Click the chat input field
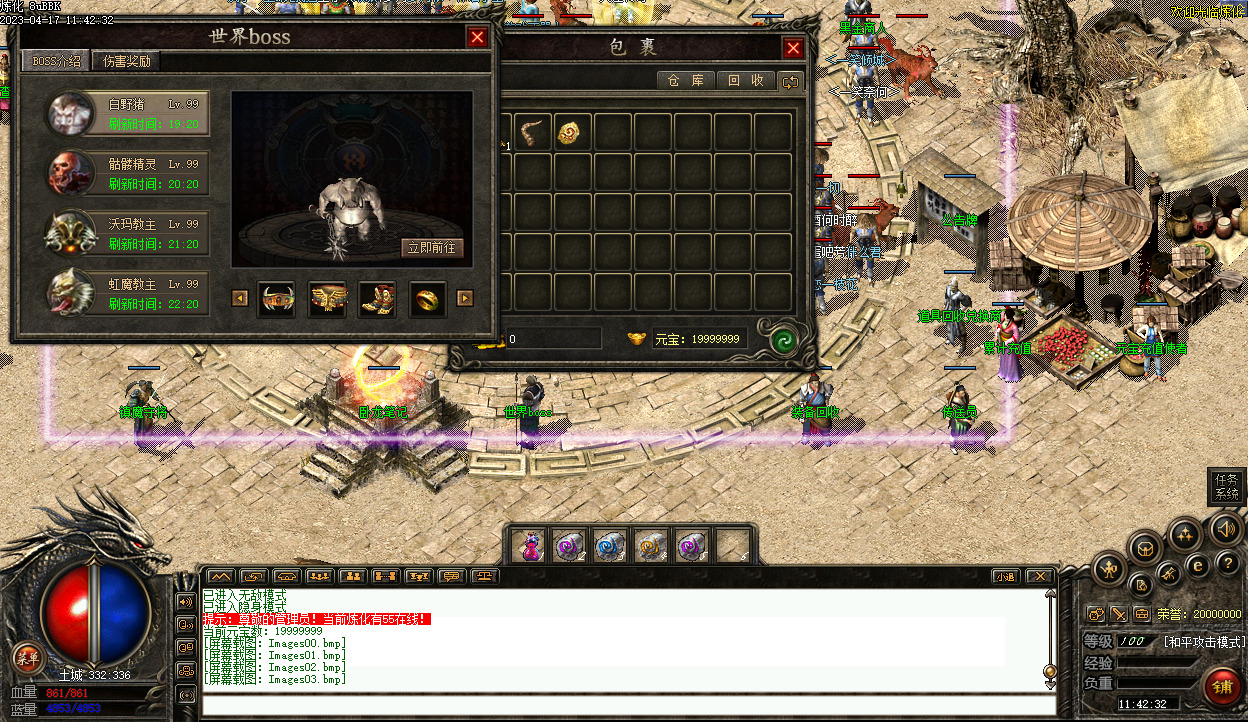 628,705
